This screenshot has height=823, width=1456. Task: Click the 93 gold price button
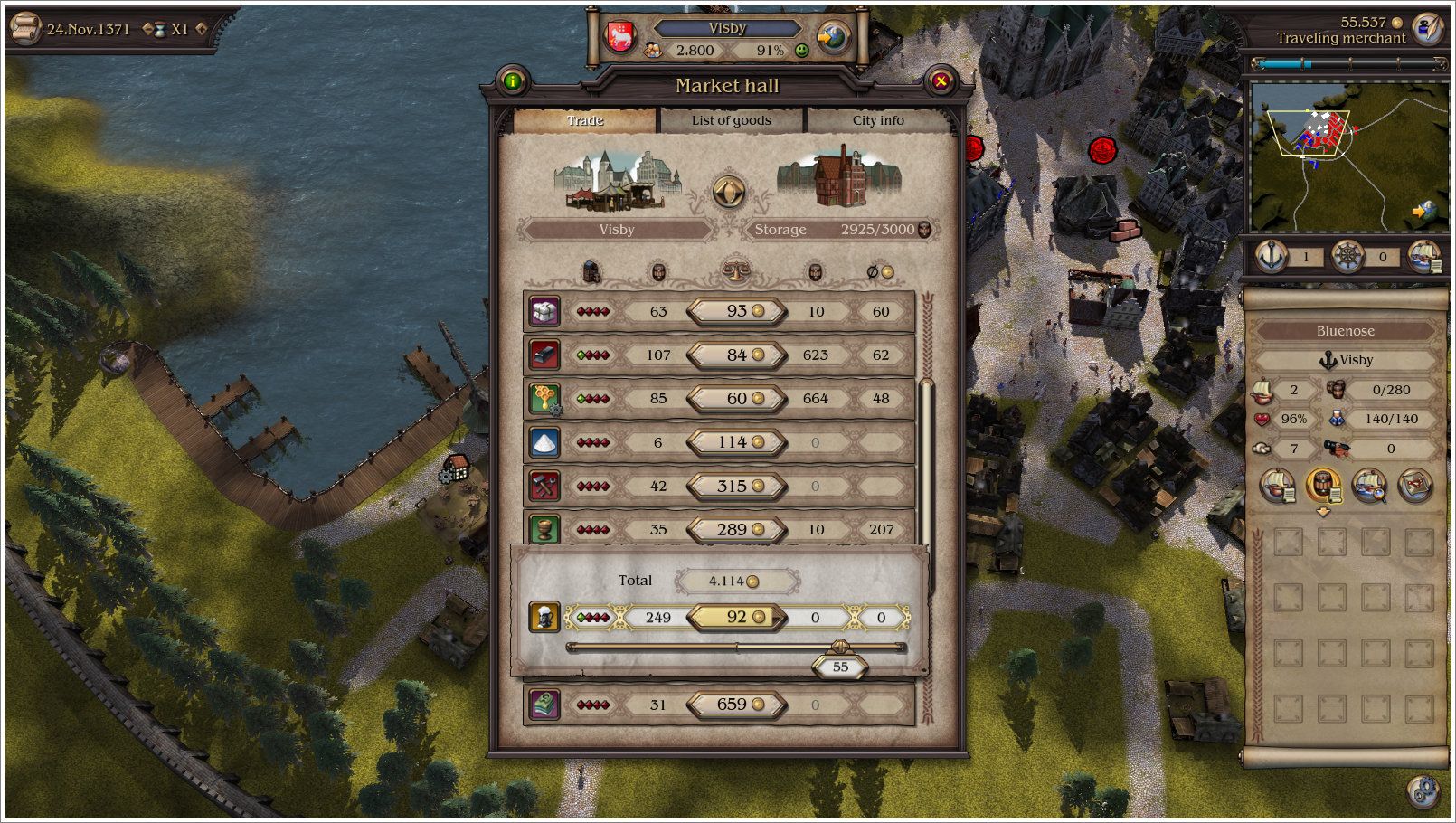tap(736, 311)
